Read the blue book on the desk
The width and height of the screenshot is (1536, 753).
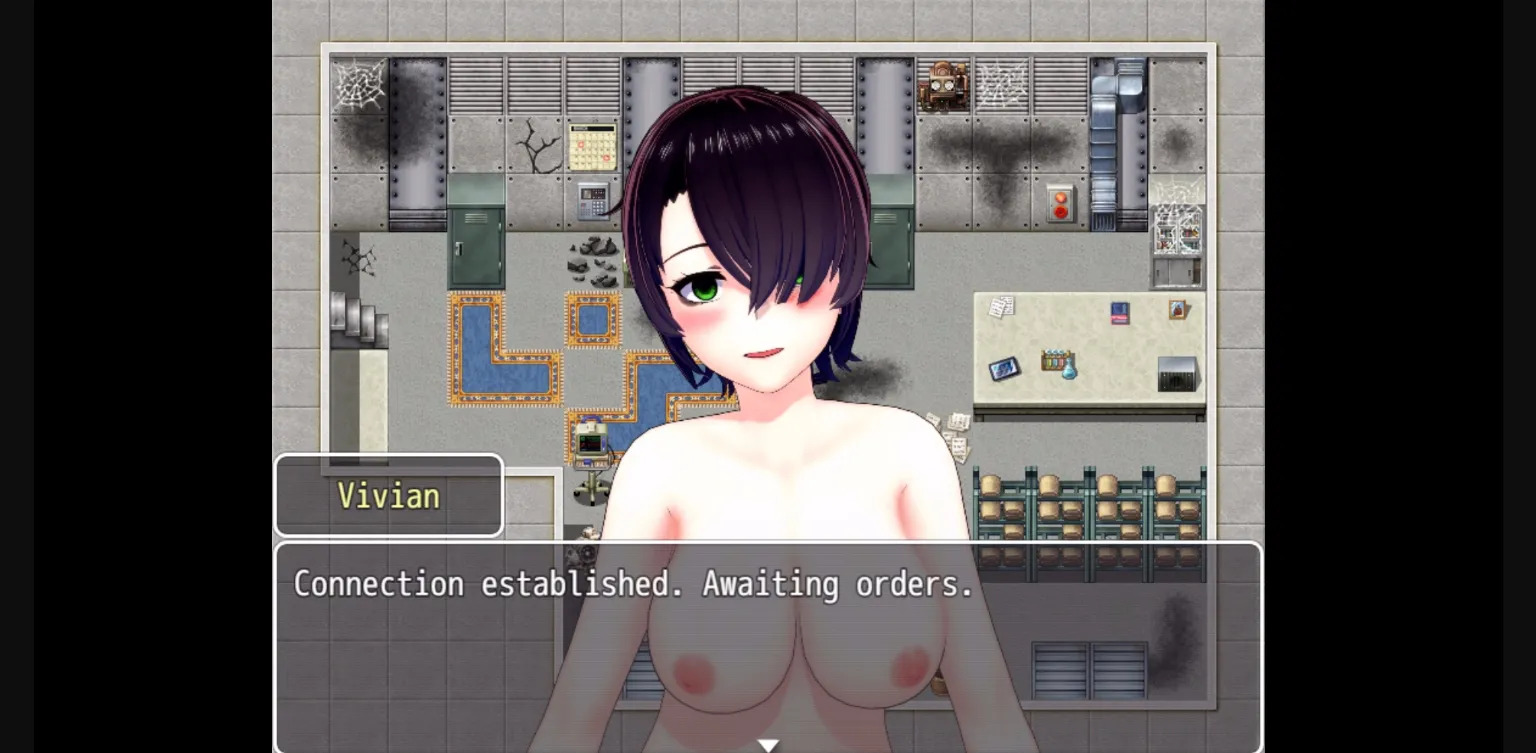click(1120, 312)
